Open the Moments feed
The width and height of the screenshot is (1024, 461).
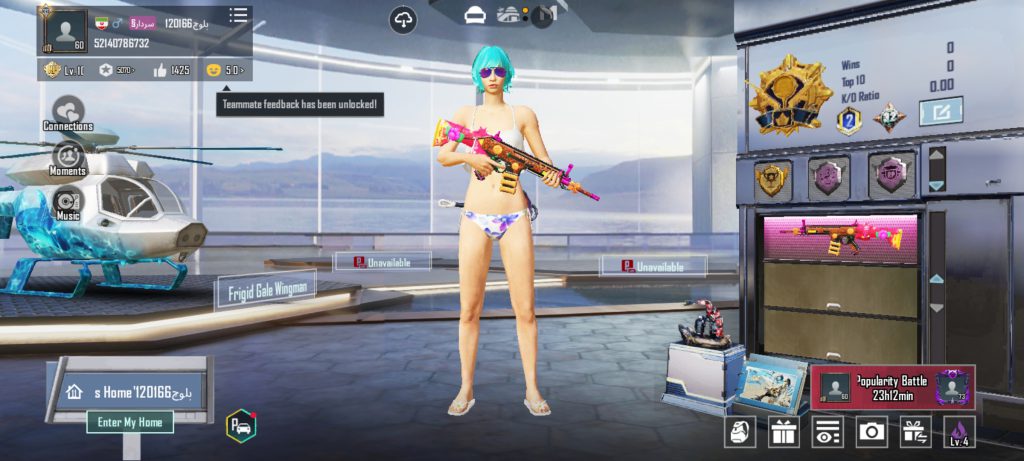tap(68, 158)
